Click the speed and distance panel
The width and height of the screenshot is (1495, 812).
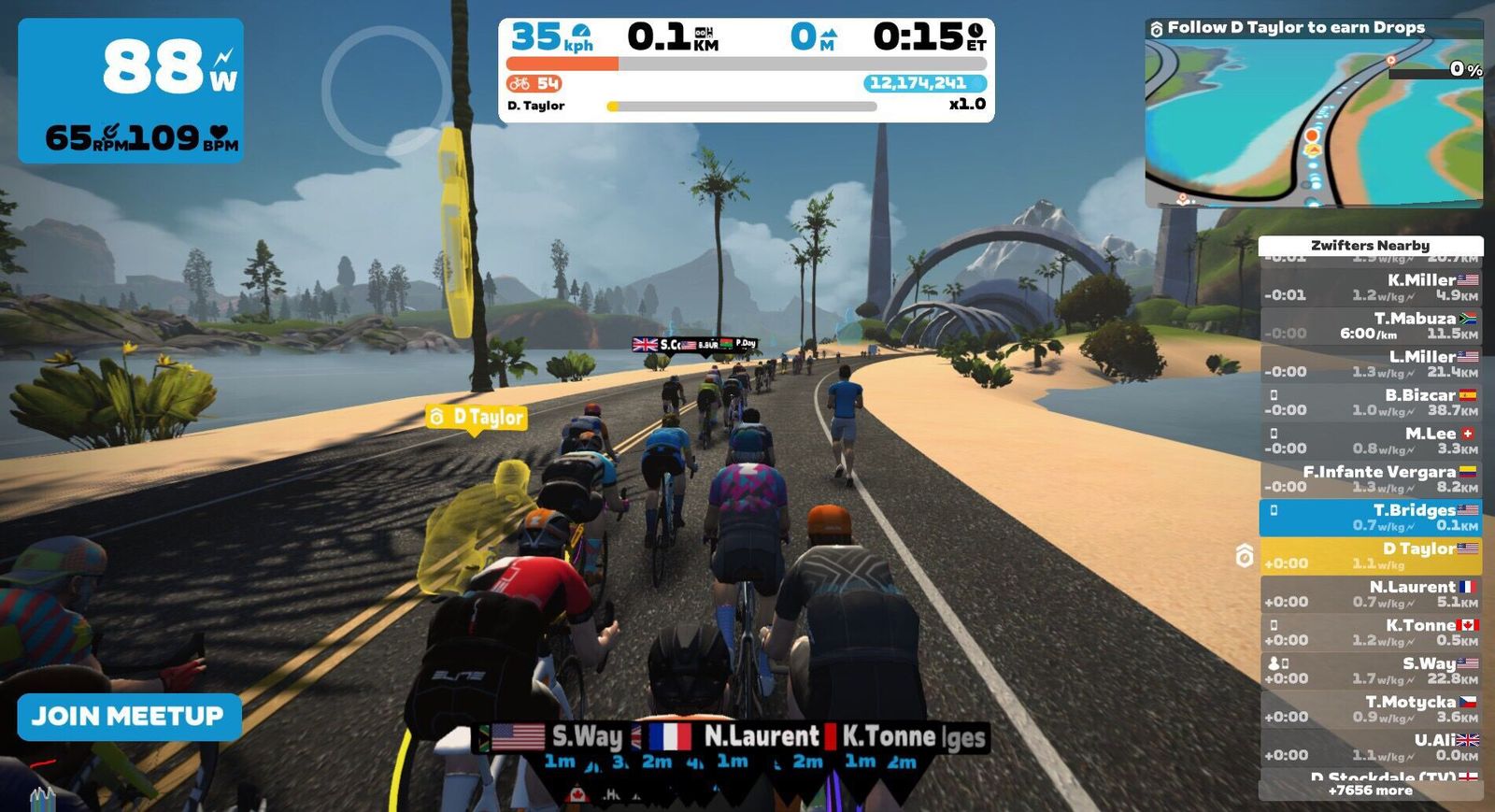coord(746,70)
